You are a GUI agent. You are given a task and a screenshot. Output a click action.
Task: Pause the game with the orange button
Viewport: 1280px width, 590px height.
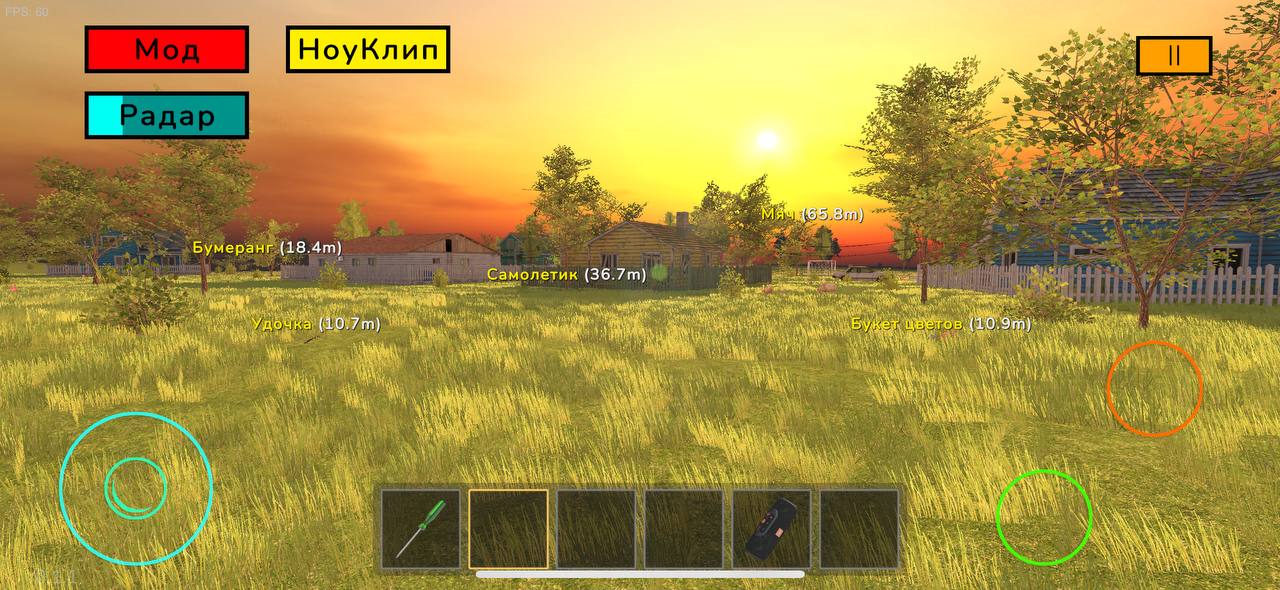(x=1174, y=56)
